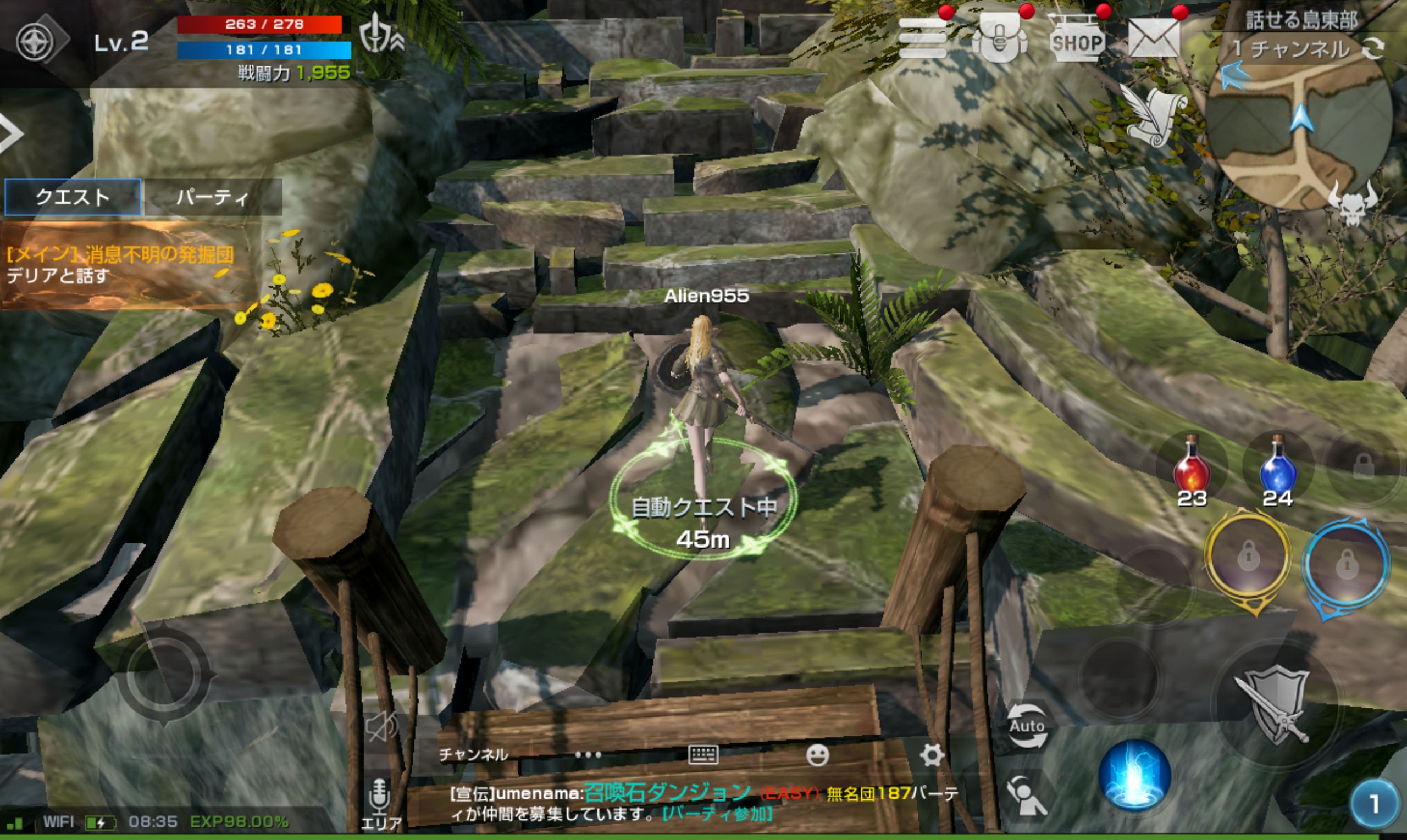Select the クエスト tab

point(73,197)
